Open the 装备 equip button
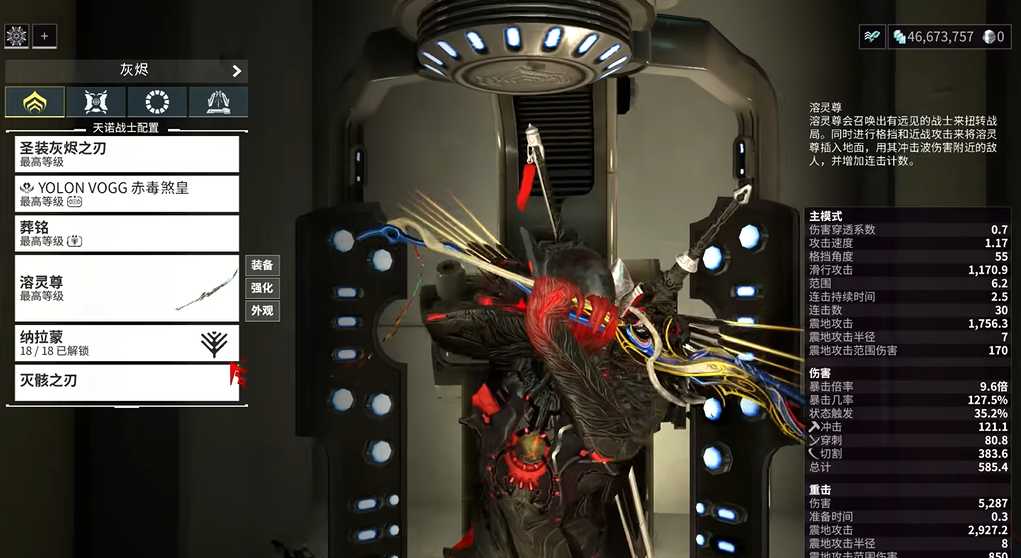 pyautogui.click(x=262, y=265)
